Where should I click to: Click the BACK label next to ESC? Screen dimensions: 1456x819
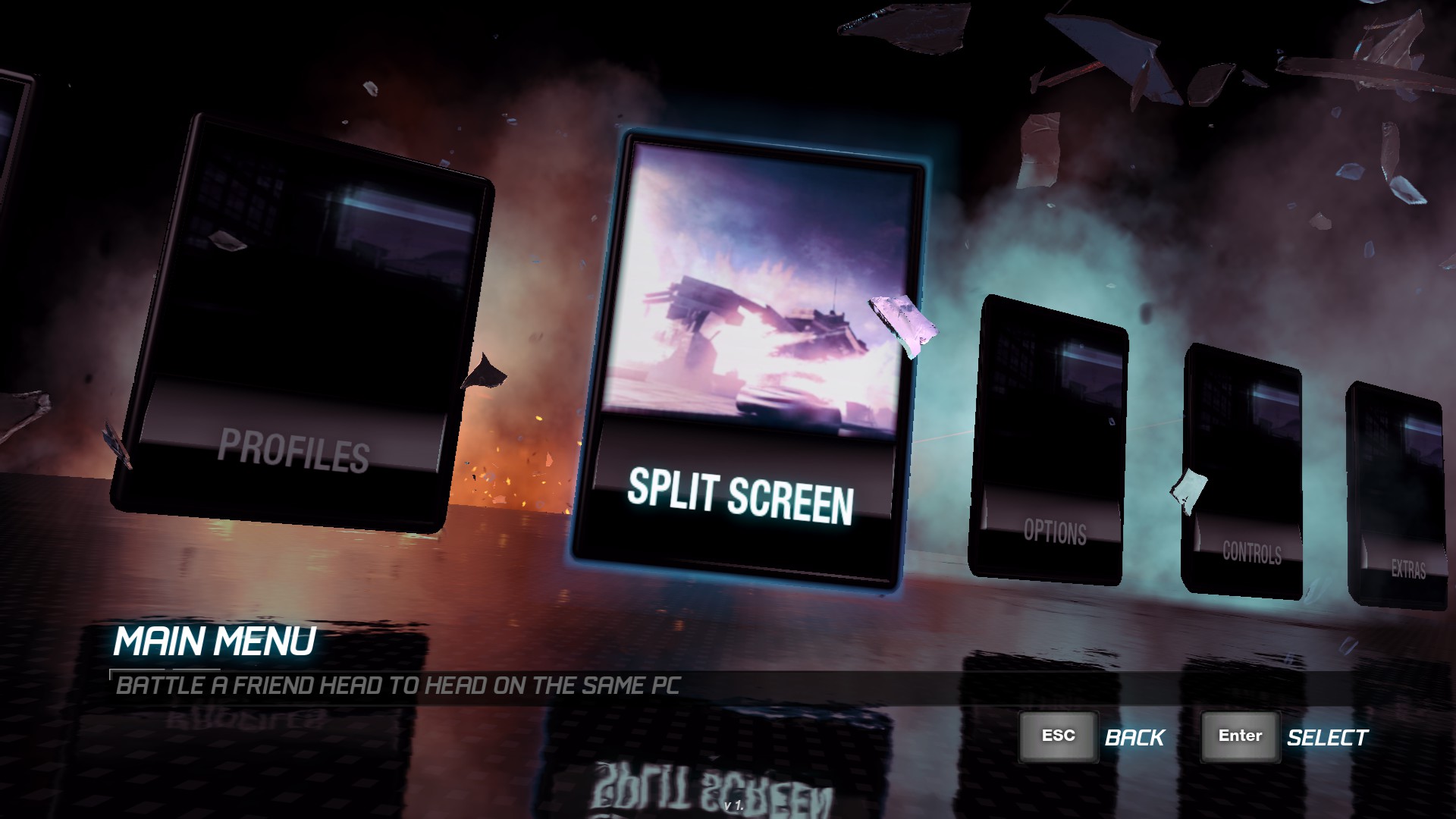[x=1134, y=736]
